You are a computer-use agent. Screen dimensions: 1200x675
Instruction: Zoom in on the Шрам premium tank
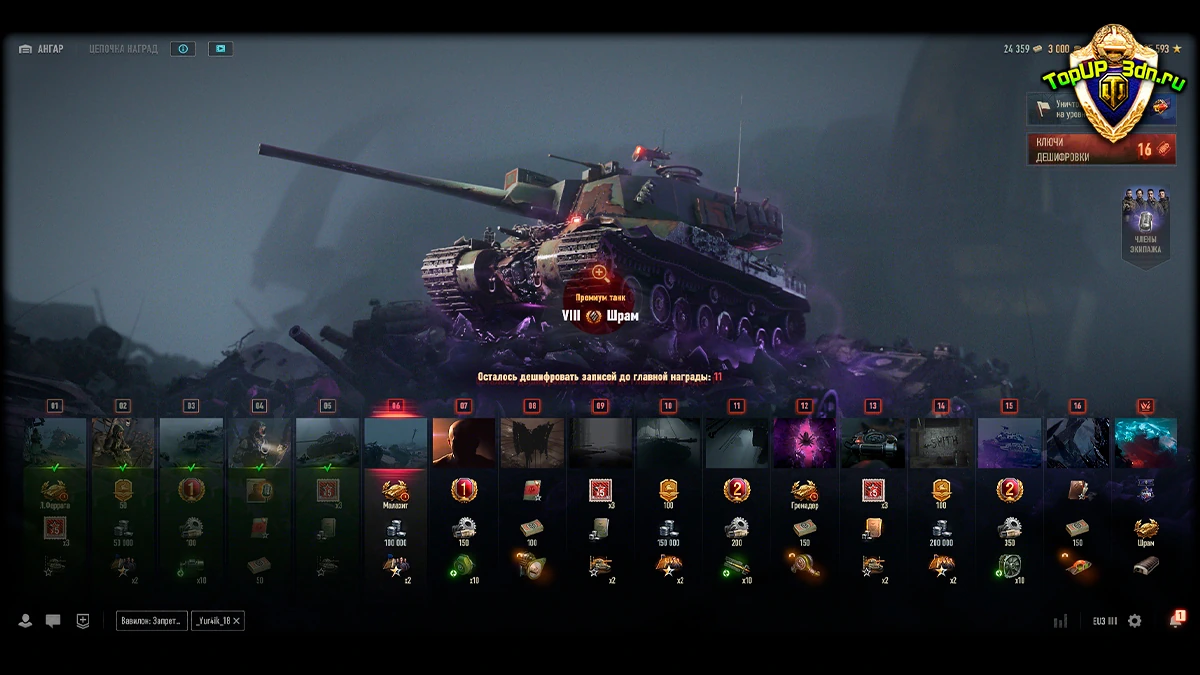[x=599, y=272]
